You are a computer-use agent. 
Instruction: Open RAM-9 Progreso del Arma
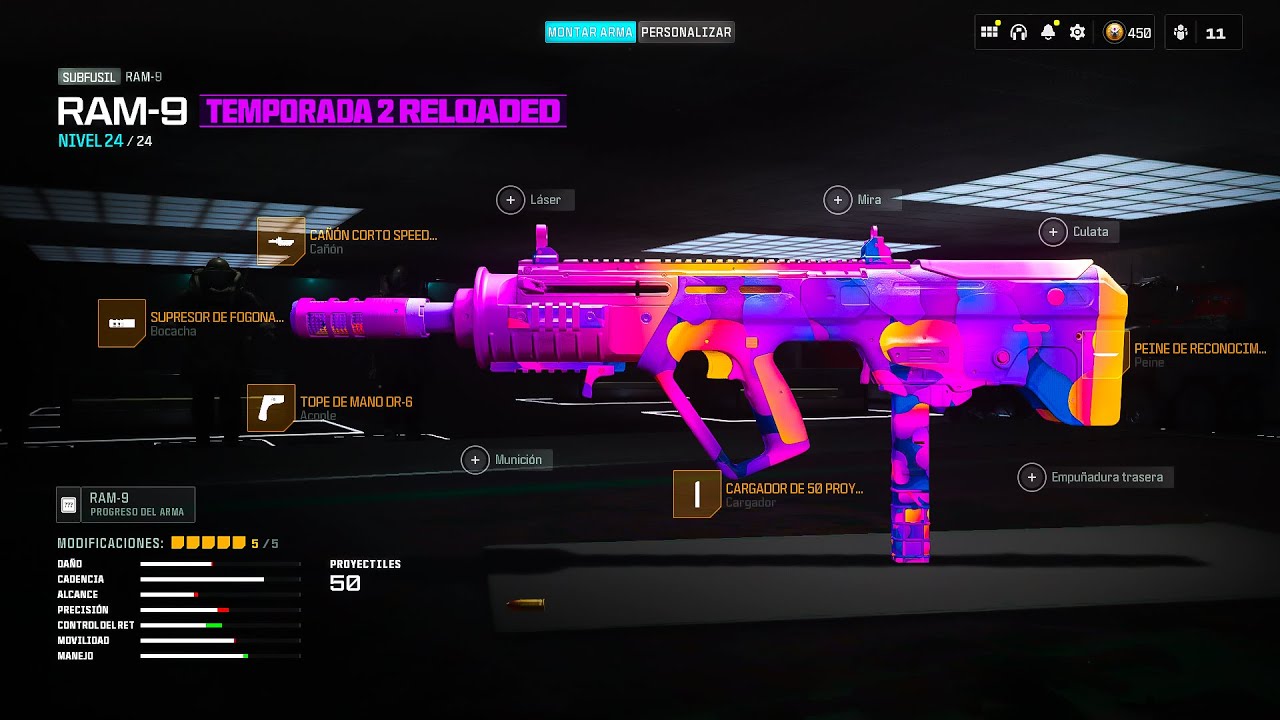point(126,505)
